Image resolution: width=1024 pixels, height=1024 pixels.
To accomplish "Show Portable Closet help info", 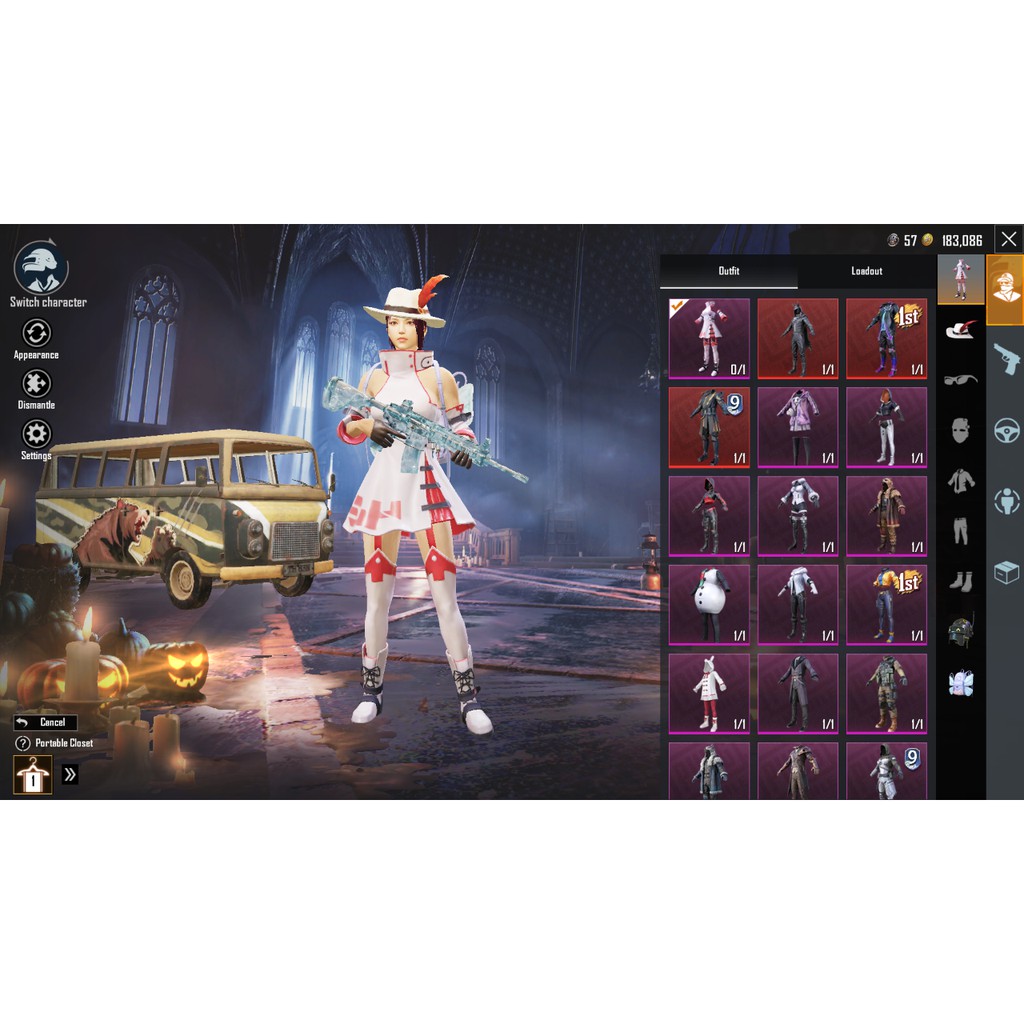I will pos(23,743).
